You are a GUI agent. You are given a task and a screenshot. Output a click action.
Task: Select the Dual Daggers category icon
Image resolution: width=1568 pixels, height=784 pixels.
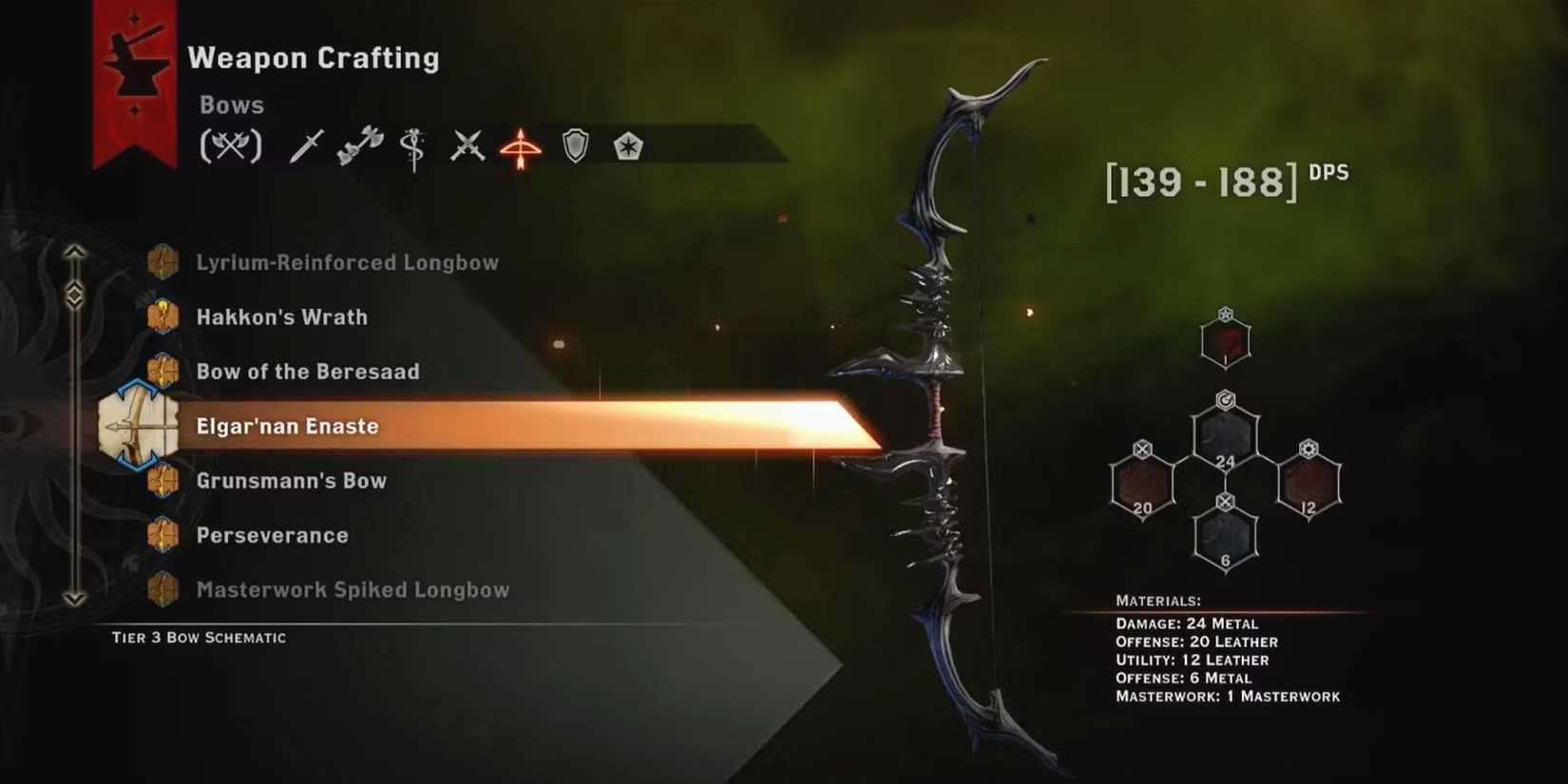click(x=467, y=144)
